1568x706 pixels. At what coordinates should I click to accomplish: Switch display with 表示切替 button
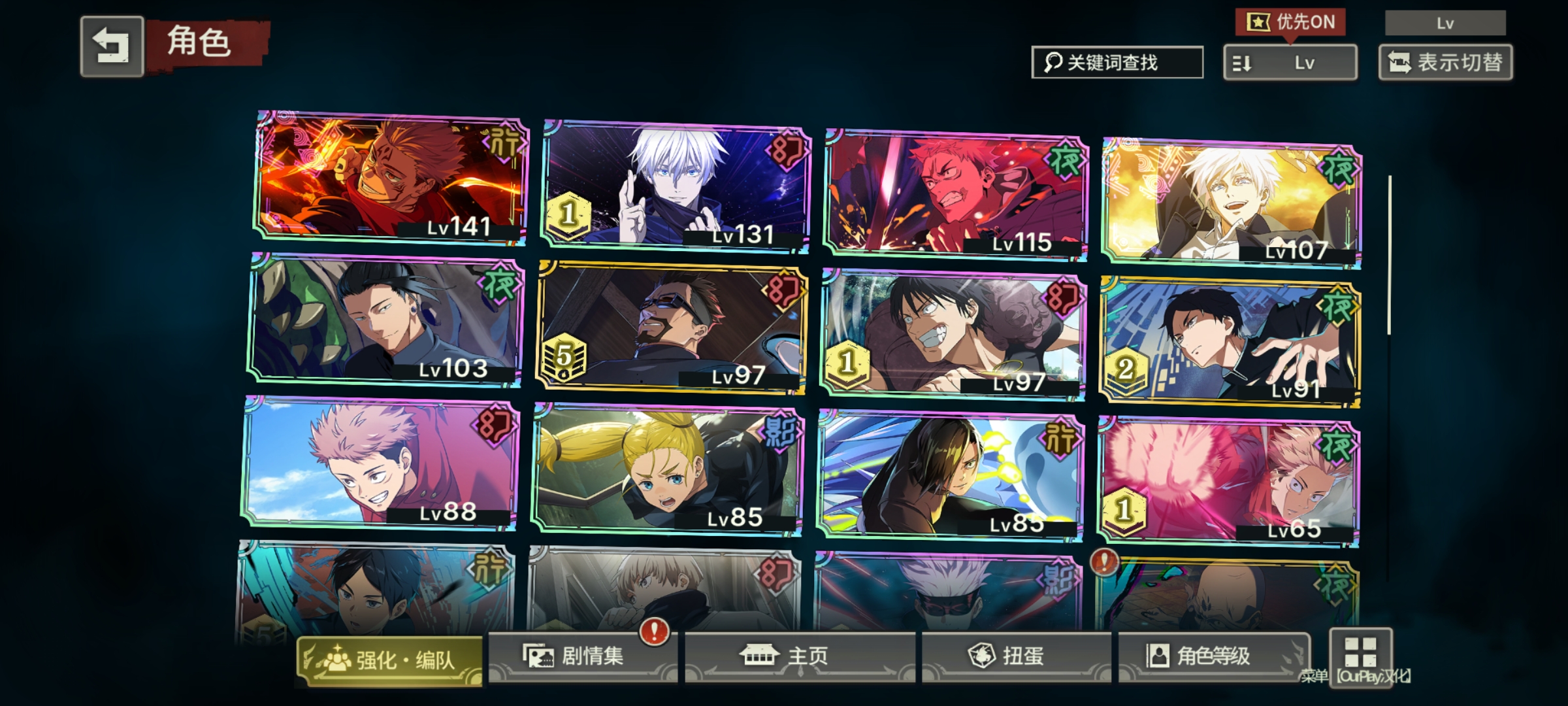[1445, 63]
